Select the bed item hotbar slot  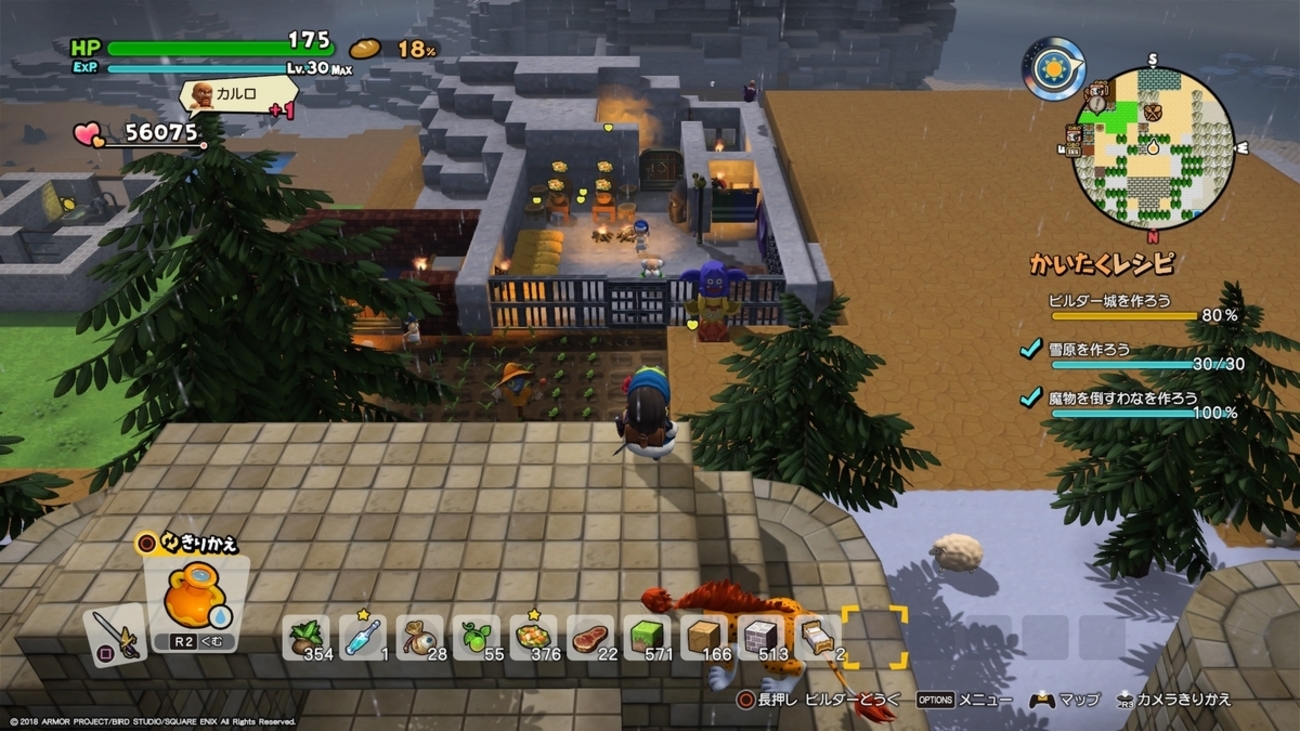[x=818, y=638]
